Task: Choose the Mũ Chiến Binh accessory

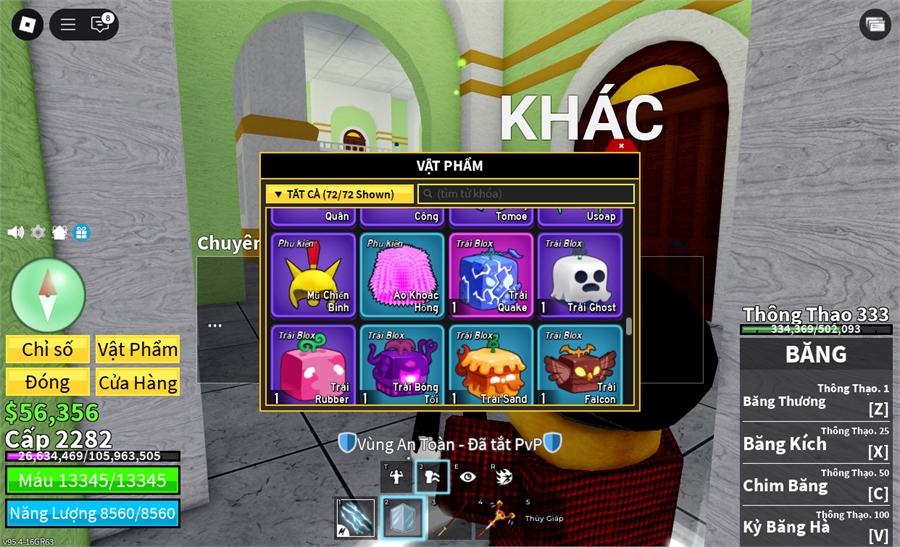Action: click(x=313, y=275)
